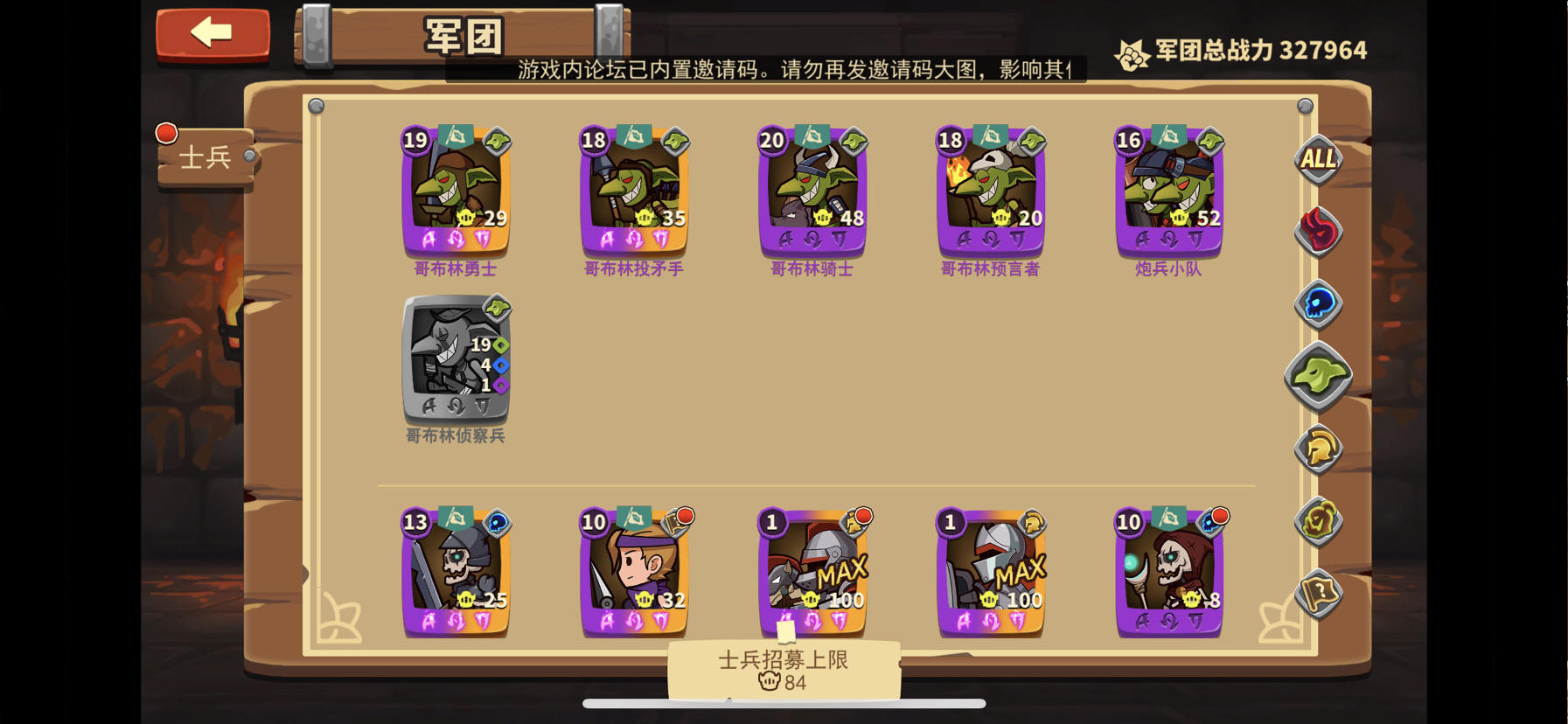The image size is (1568, 724).
Task: Select the ALL filter in the sidebar
Action: pyautogui.click(x=1317, y=161)
